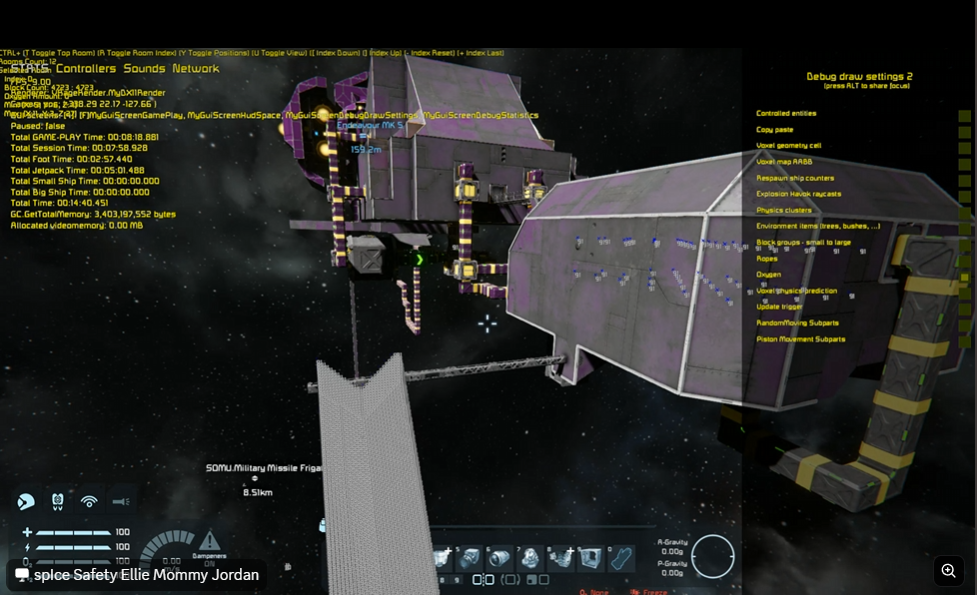Select the last toolbar slot with the curved tool
The width and height of the screenshot is (977, 595).
tap(621, 558)
